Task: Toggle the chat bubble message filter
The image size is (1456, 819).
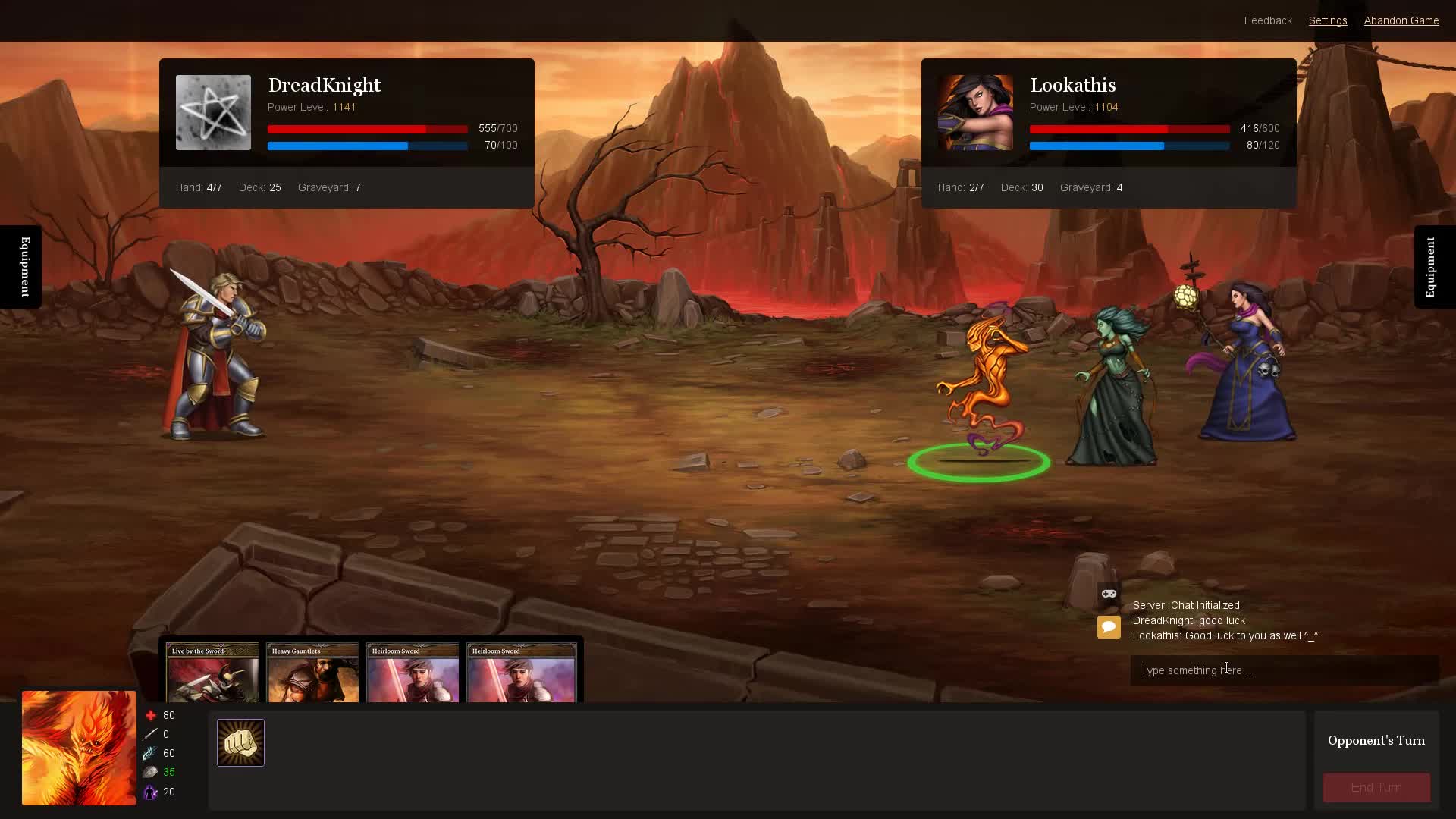Action: click(x=1109, y=627)
